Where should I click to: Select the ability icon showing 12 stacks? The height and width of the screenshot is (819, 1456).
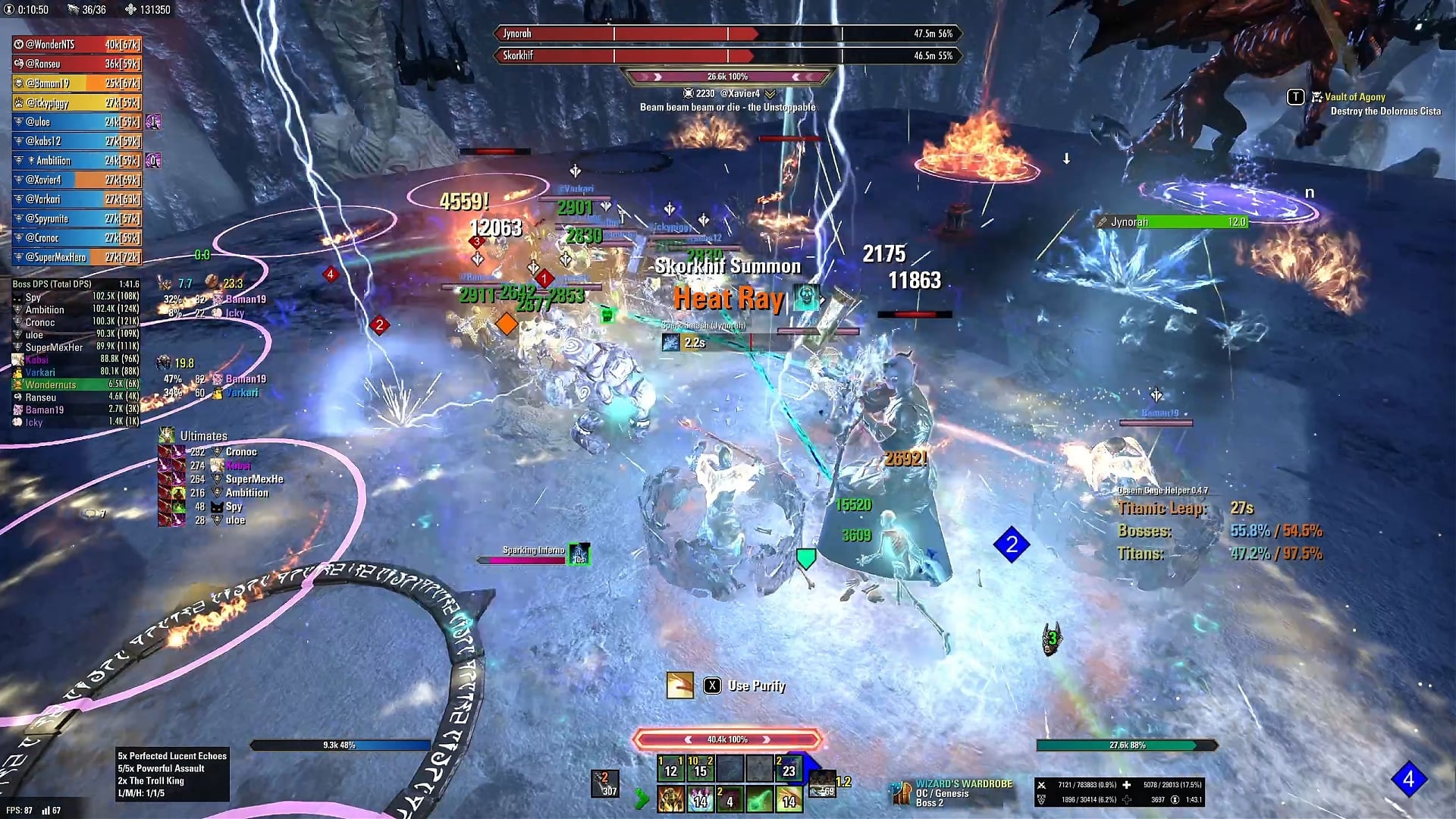click(x=670, y=770)
